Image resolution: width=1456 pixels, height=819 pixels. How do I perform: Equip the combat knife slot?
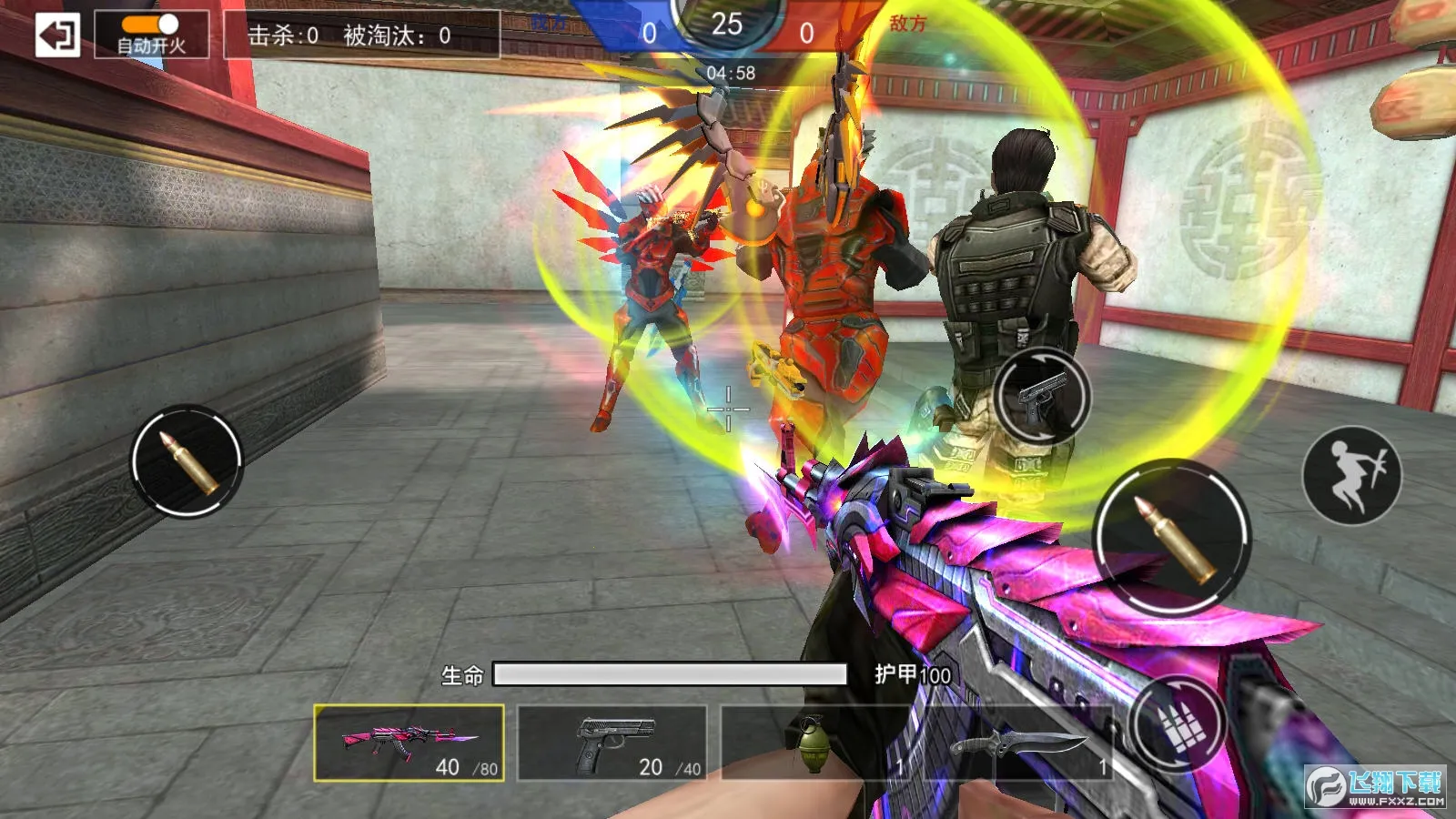1017,743
